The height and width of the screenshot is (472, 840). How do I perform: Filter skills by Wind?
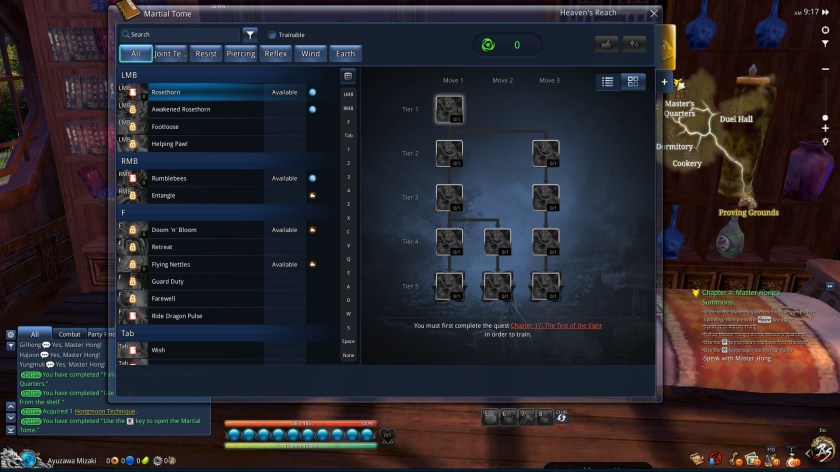tap(310, 54)
